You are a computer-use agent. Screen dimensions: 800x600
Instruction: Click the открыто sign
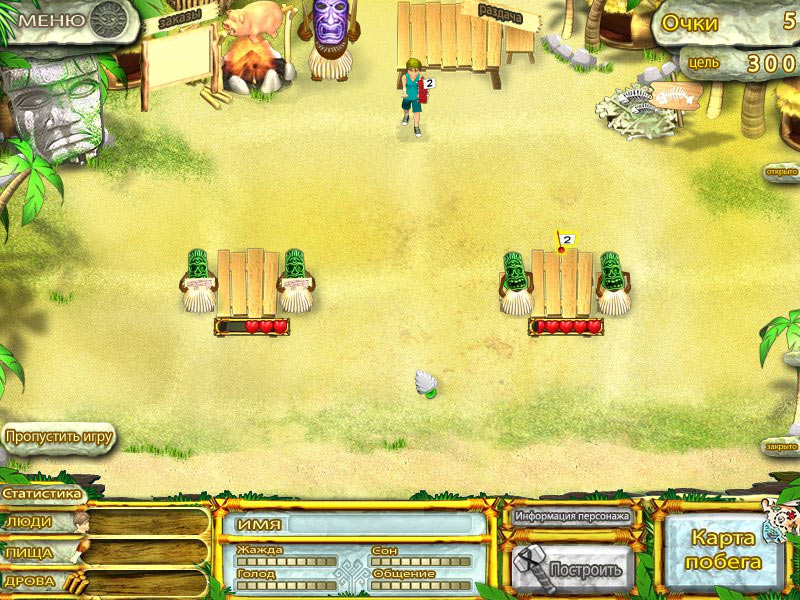point(781,171)
